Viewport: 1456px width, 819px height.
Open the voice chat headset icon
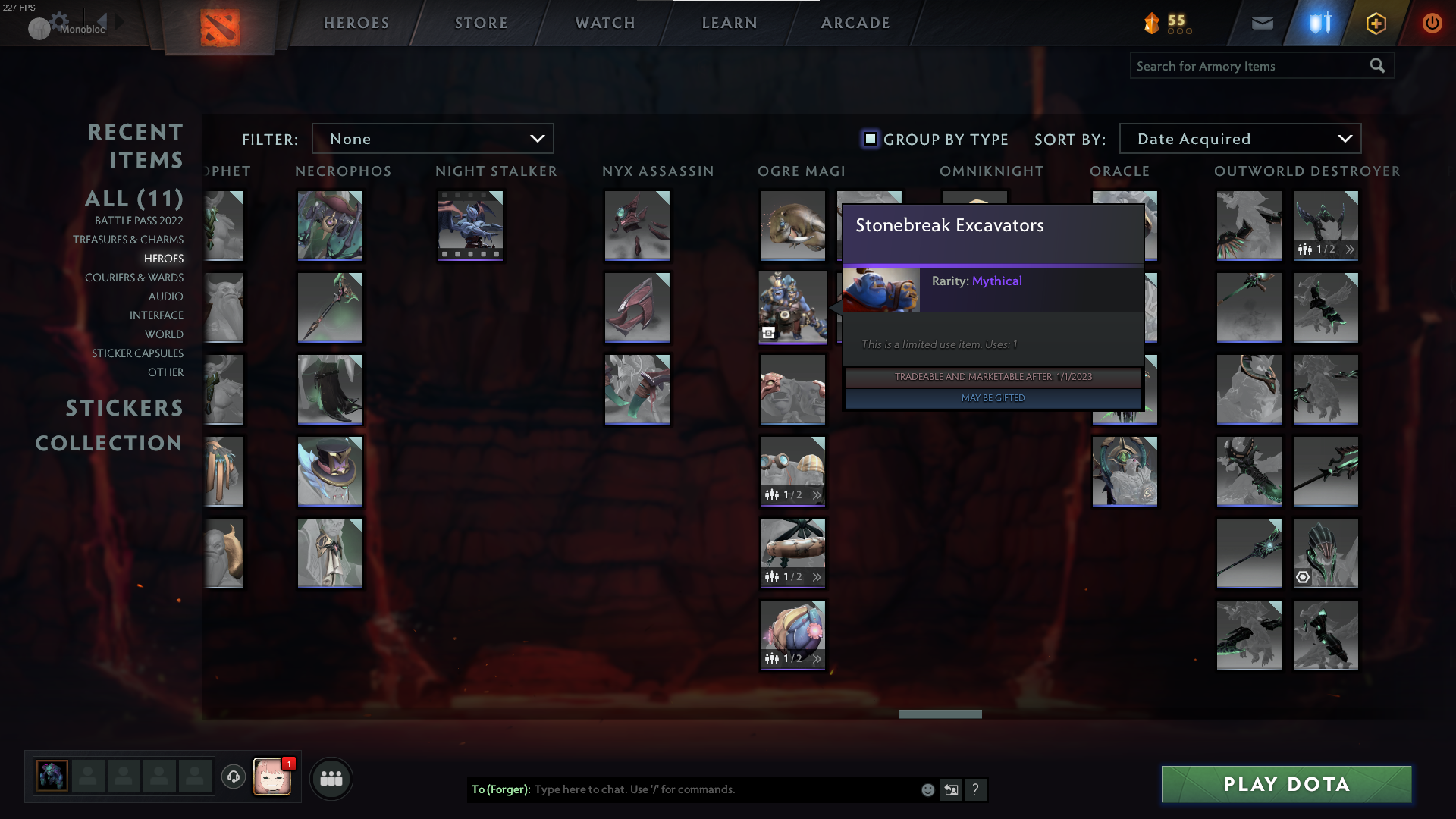(234, 777)
